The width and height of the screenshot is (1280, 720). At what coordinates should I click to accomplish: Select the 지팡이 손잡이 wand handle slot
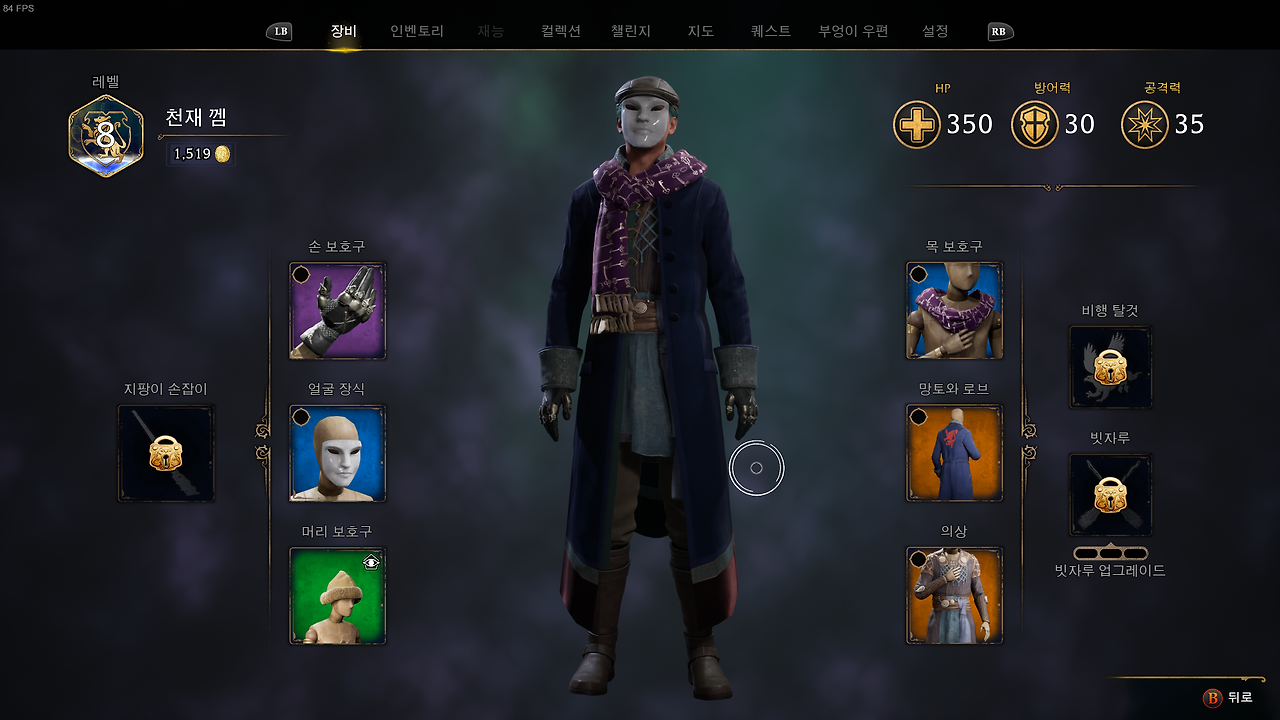coord(165,450)
